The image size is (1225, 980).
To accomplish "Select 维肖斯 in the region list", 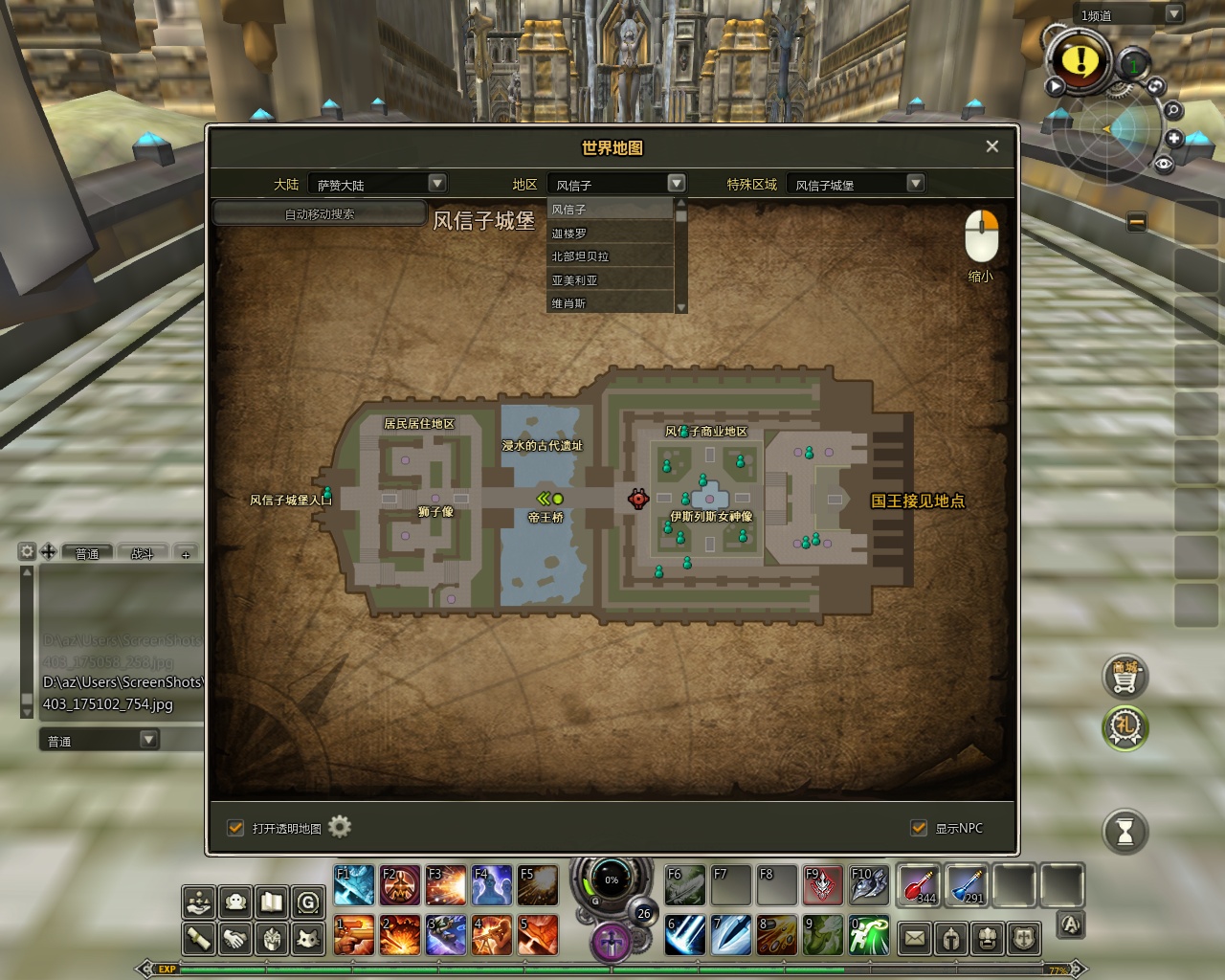I will coord(610,302).
